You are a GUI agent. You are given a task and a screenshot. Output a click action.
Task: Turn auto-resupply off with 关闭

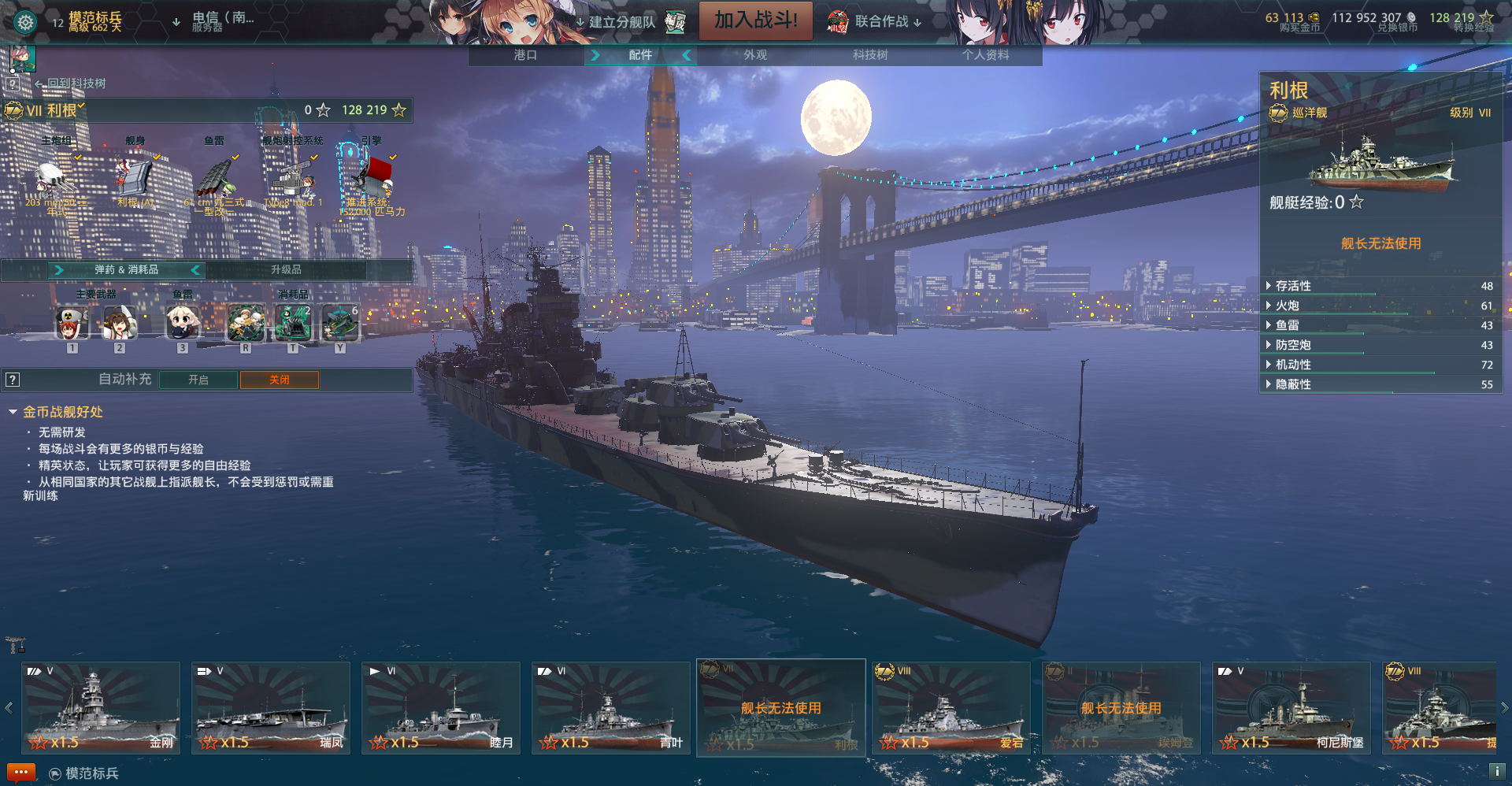[280, 380]
